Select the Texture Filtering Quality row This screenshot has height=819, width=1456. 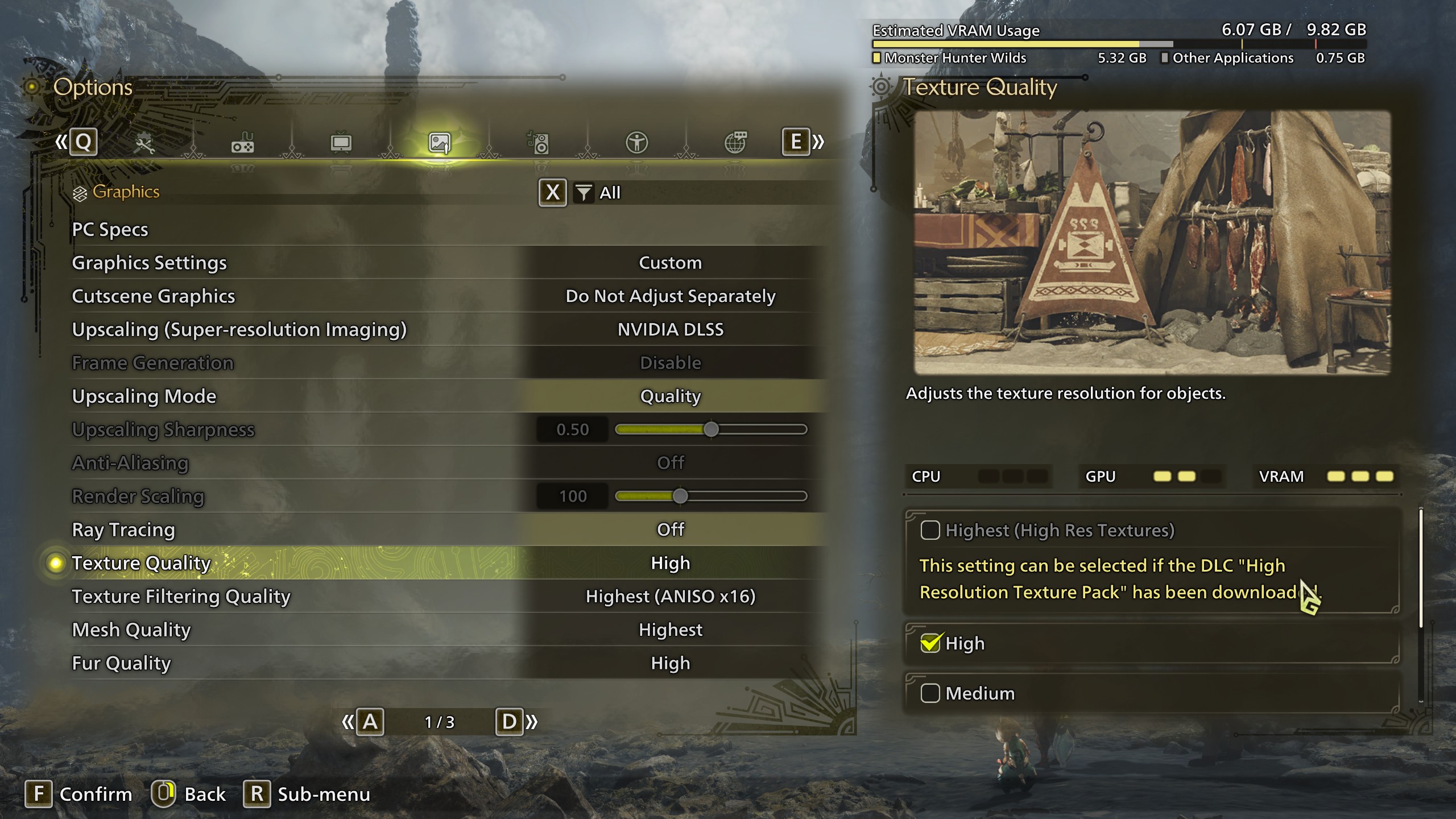click(670, 597)
